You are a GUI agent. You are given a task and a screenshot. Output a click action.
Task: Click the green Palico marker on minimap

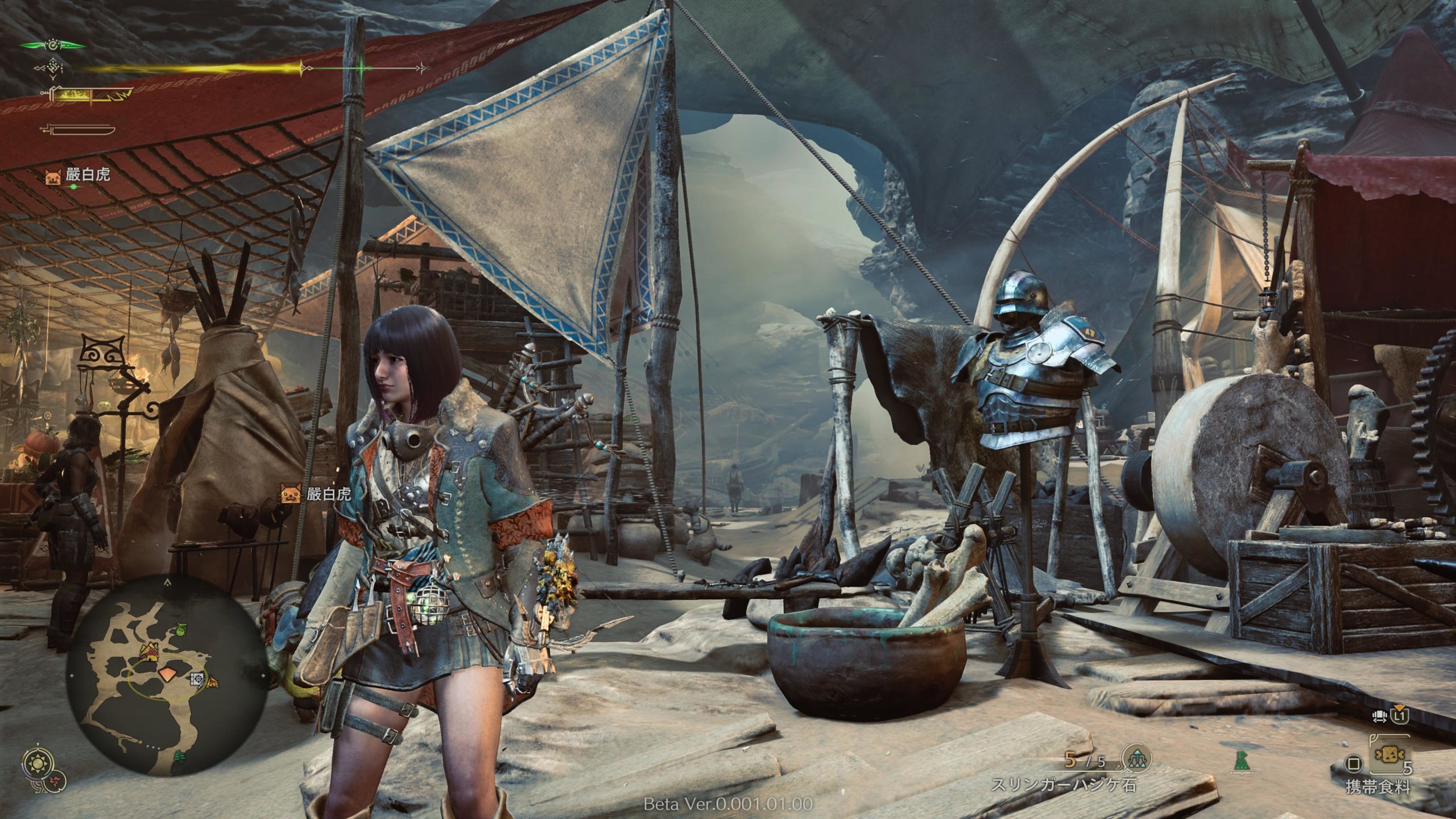[181, 630]
